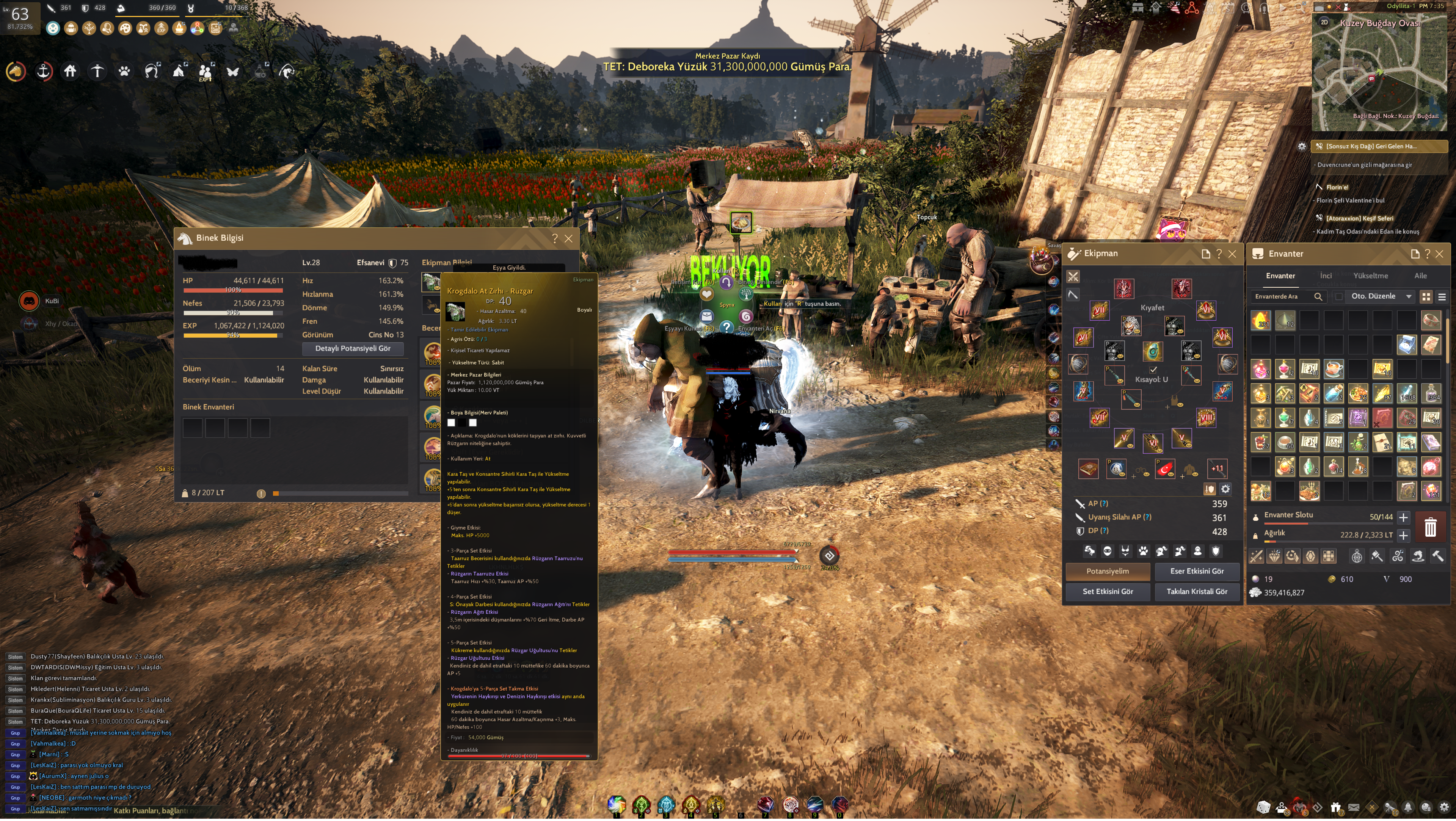Open the Oto. Düzenle dropdown

coord(1381,297)
